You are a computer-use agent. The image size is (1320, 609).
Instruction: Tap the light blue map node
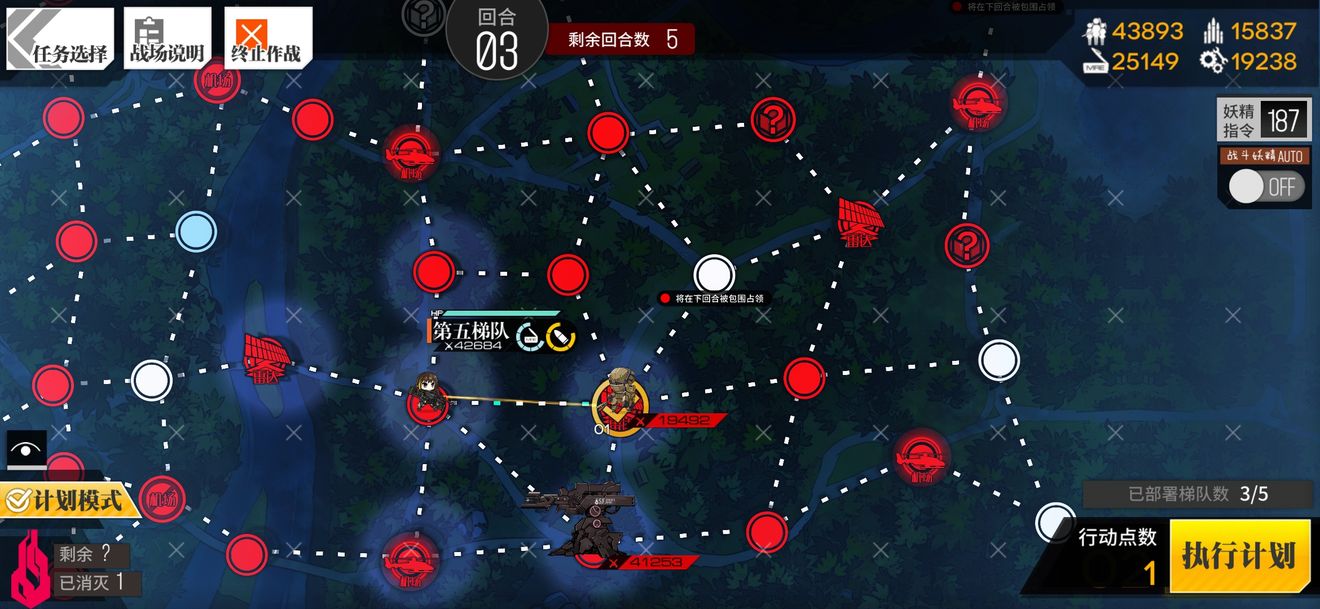click(x=196, y=232)
